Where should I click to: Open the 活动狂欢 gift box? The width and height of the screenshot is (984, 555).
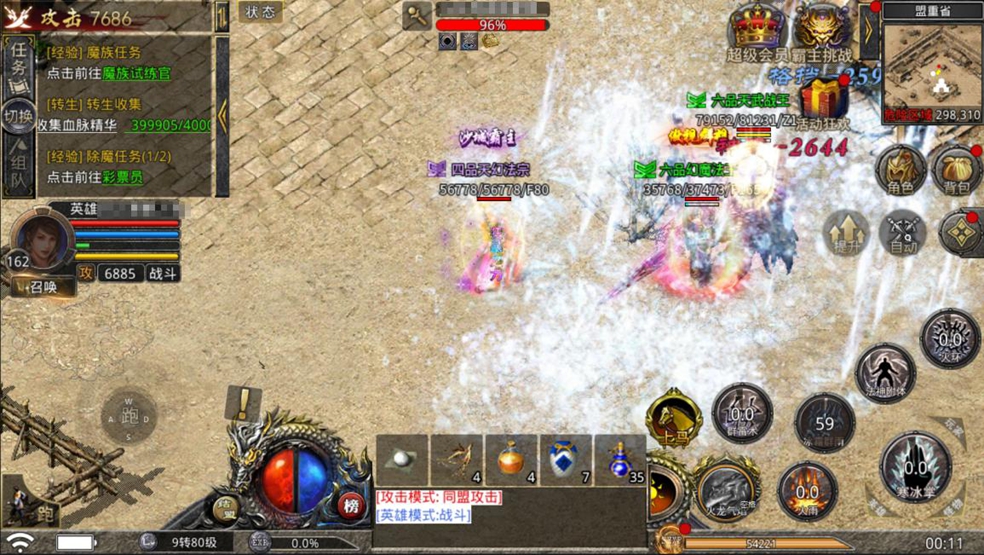tap(826, 100)
